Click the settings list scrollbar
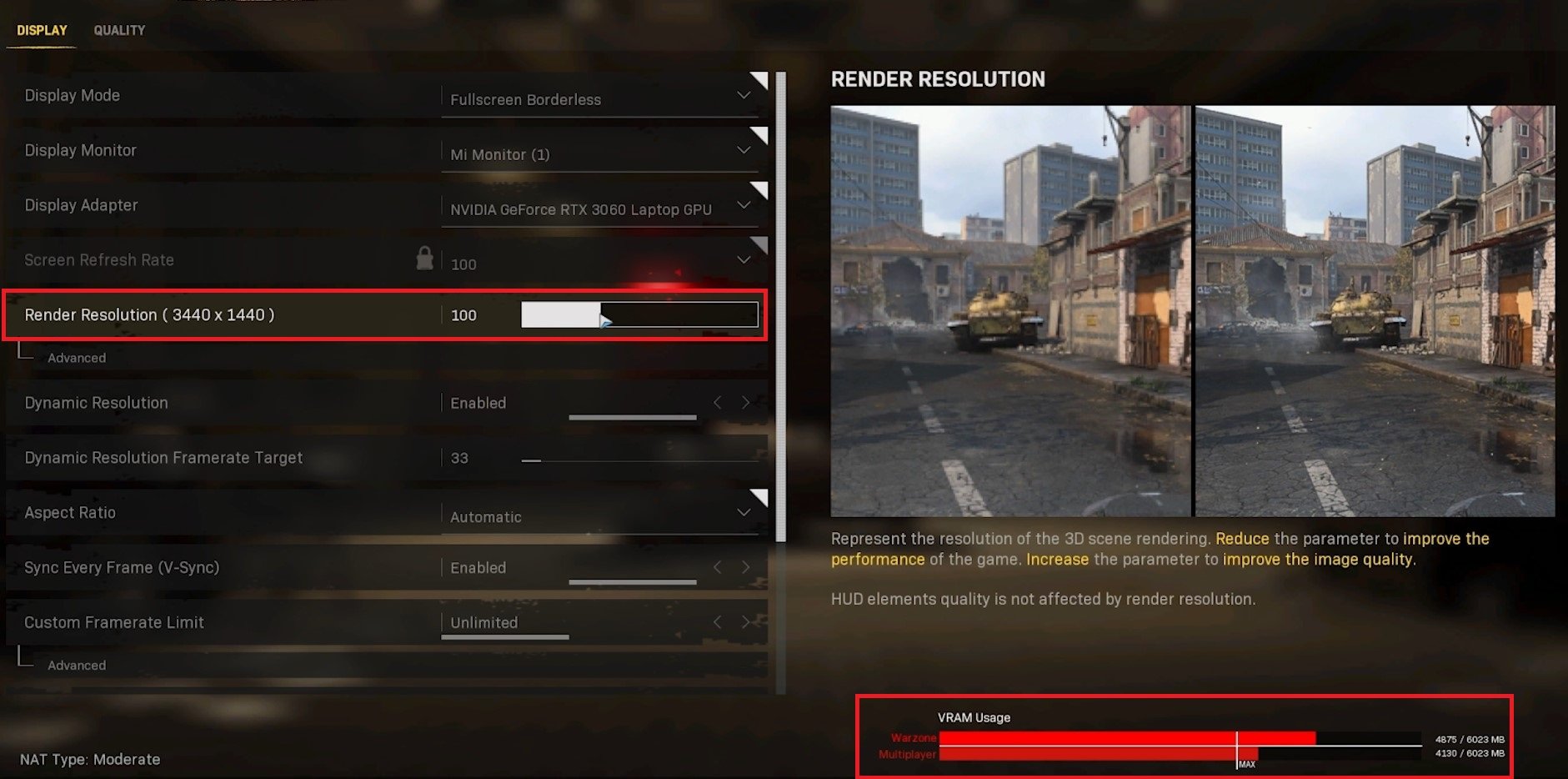 point(781,307)
